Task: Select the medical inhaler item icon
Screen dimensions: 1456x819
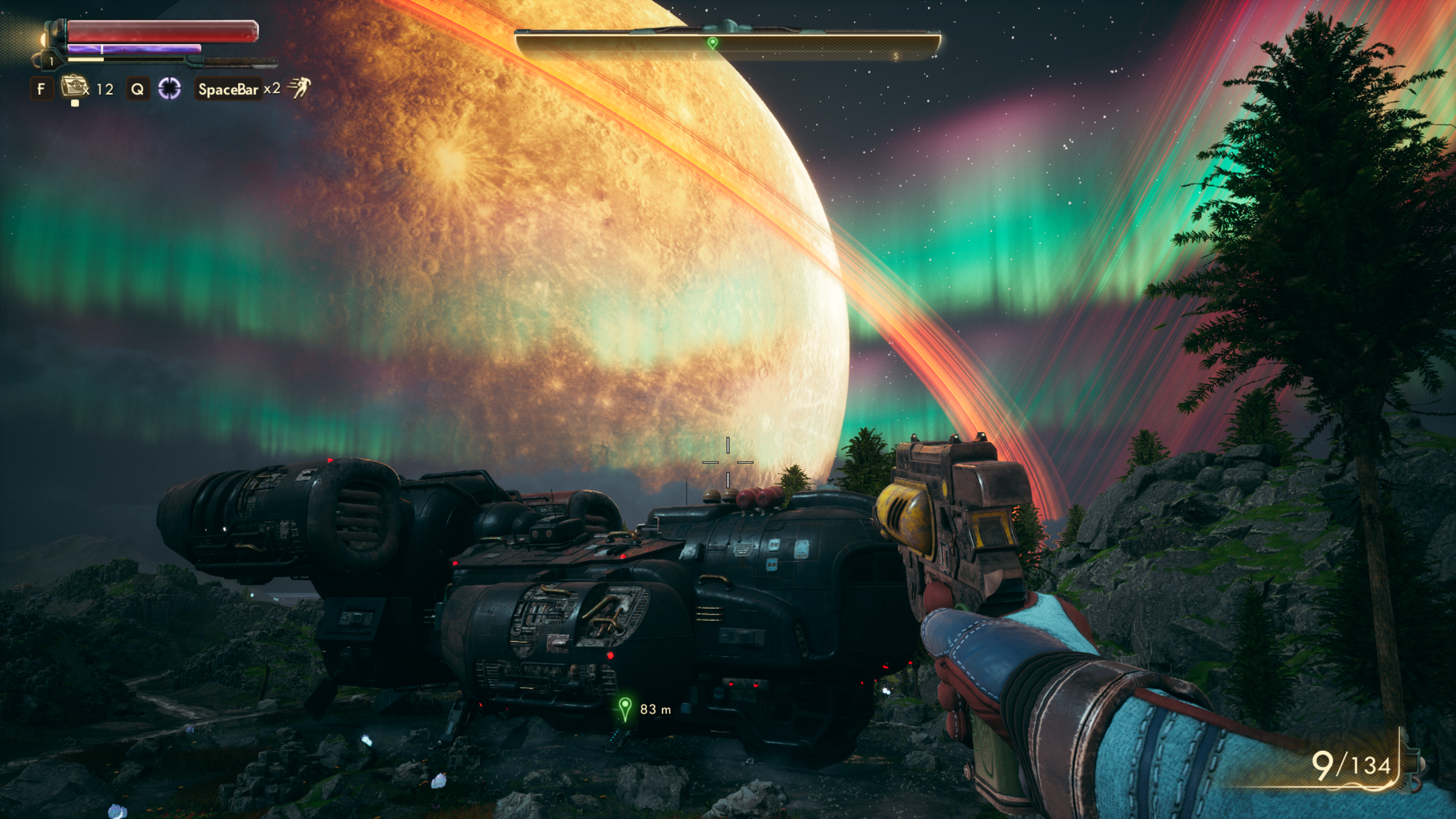Action: click(74, 88)
